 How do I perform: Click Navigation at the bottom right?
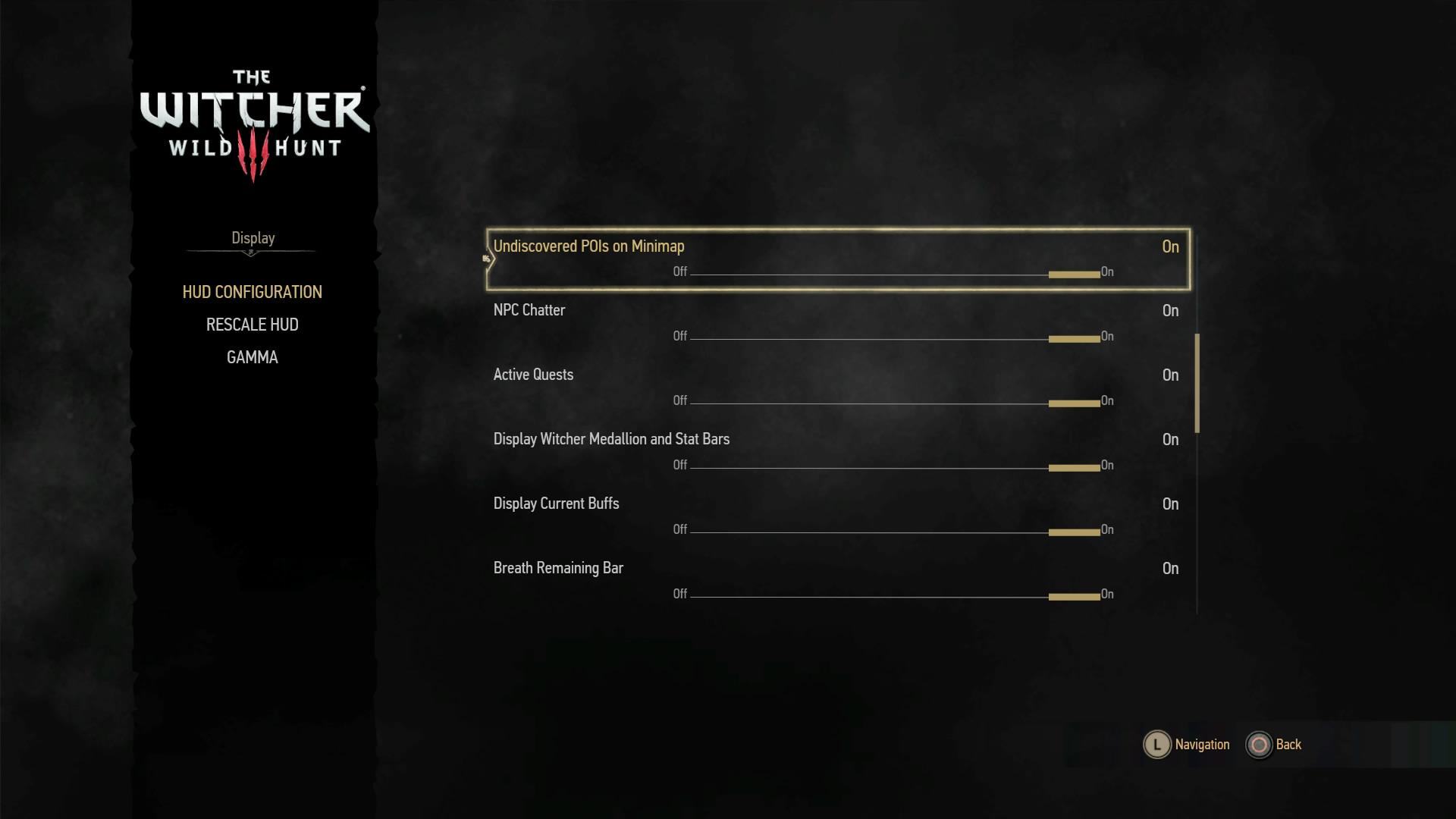point(1201,745)
